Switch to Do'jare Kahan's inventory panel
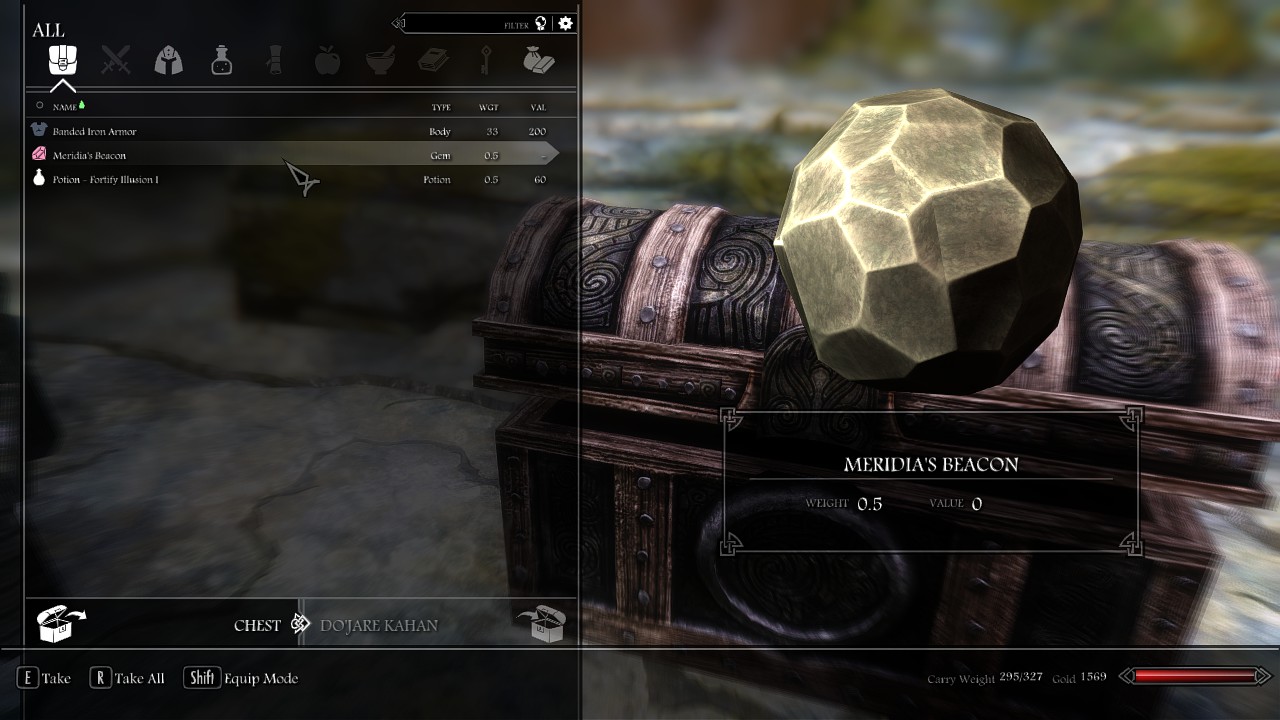The height and width of the screenshot is (720, 1280). tap(379, 625)
